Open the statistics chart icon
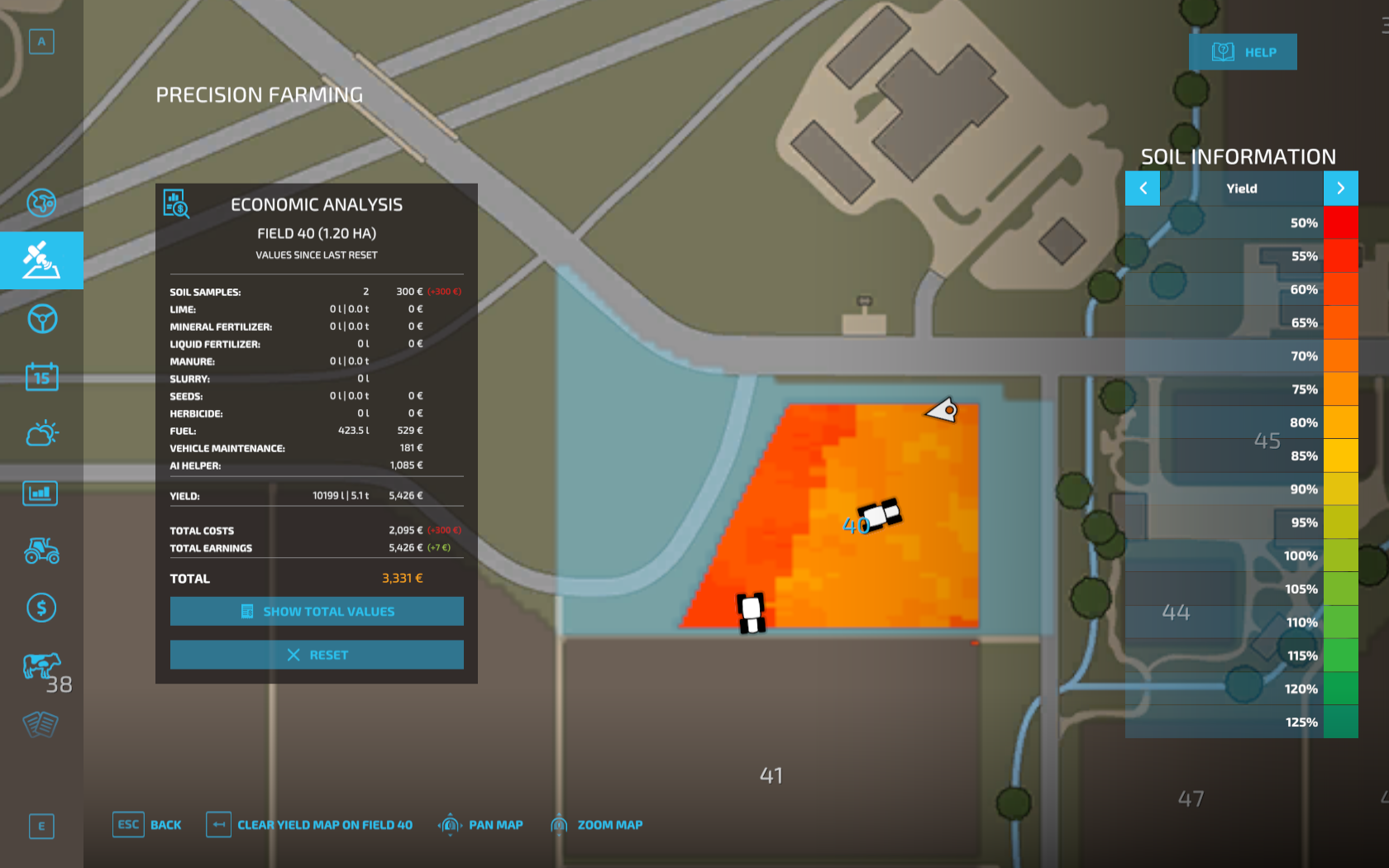This screenshot has width=1389, height=868. click(x=41, y=493)
